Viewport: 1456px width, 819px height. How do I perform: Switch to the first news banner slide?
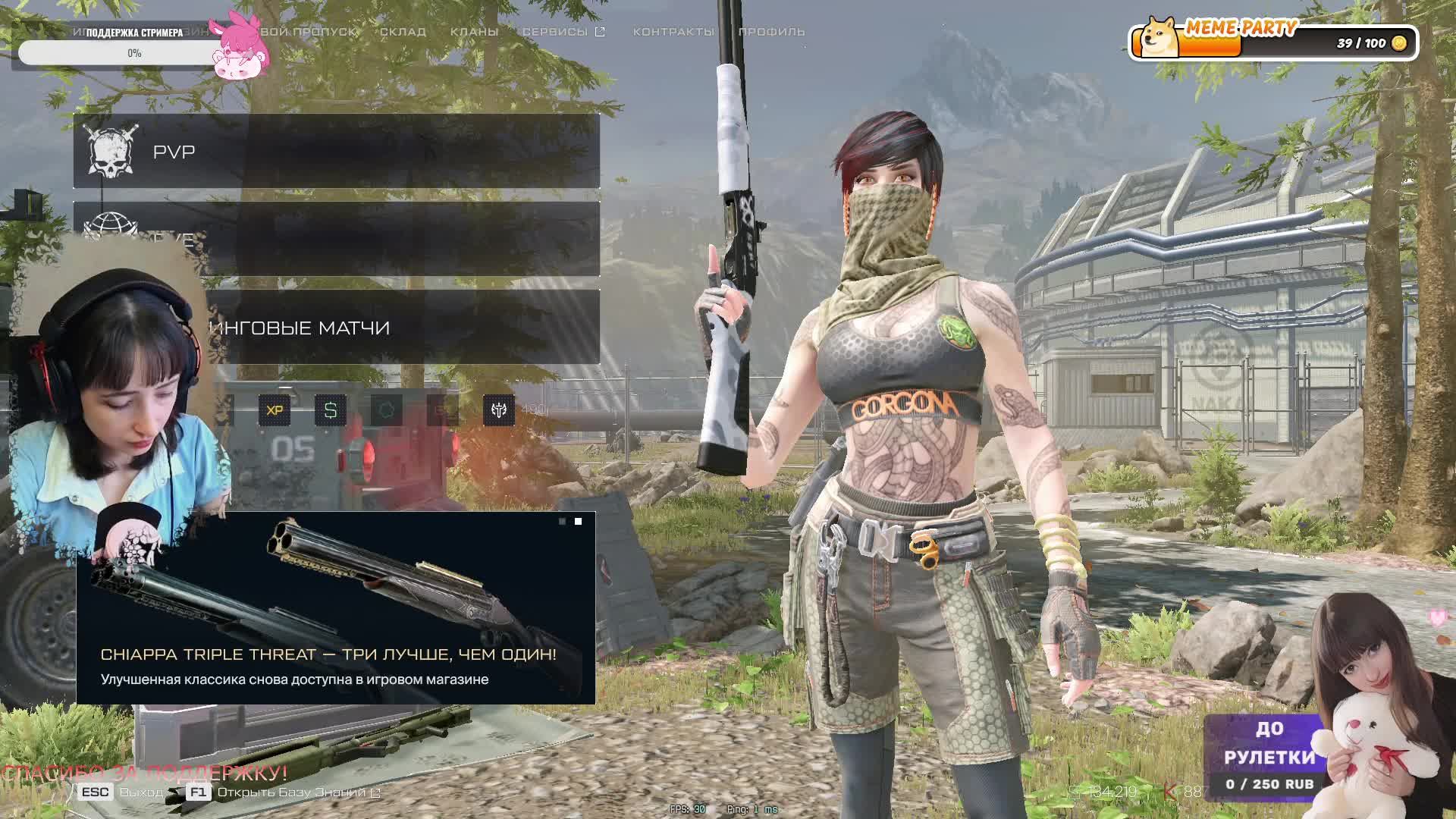point(562,522)
